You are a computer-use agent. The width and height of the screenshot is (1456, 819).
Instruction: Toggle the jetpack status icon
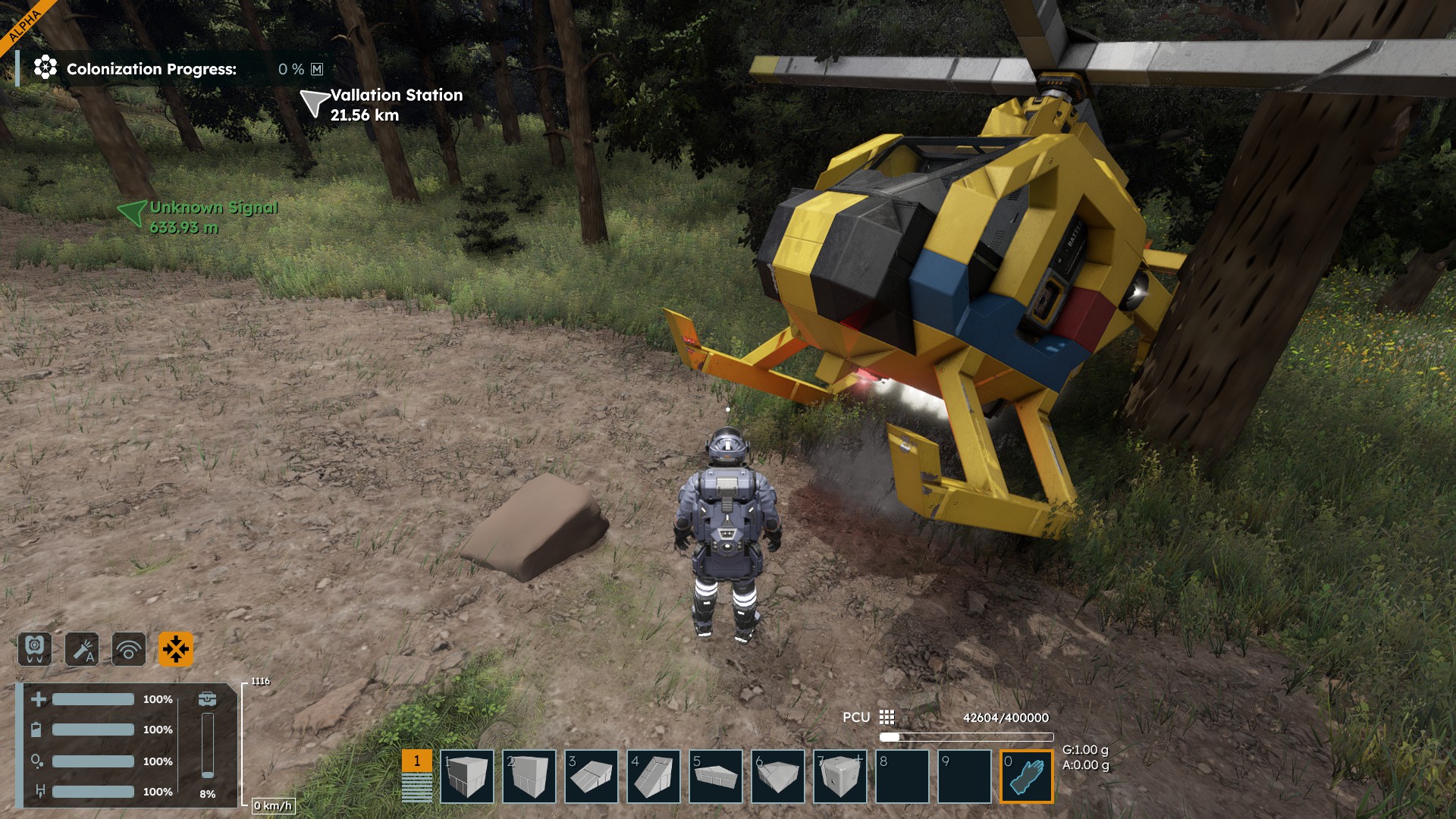click(35, 649)
